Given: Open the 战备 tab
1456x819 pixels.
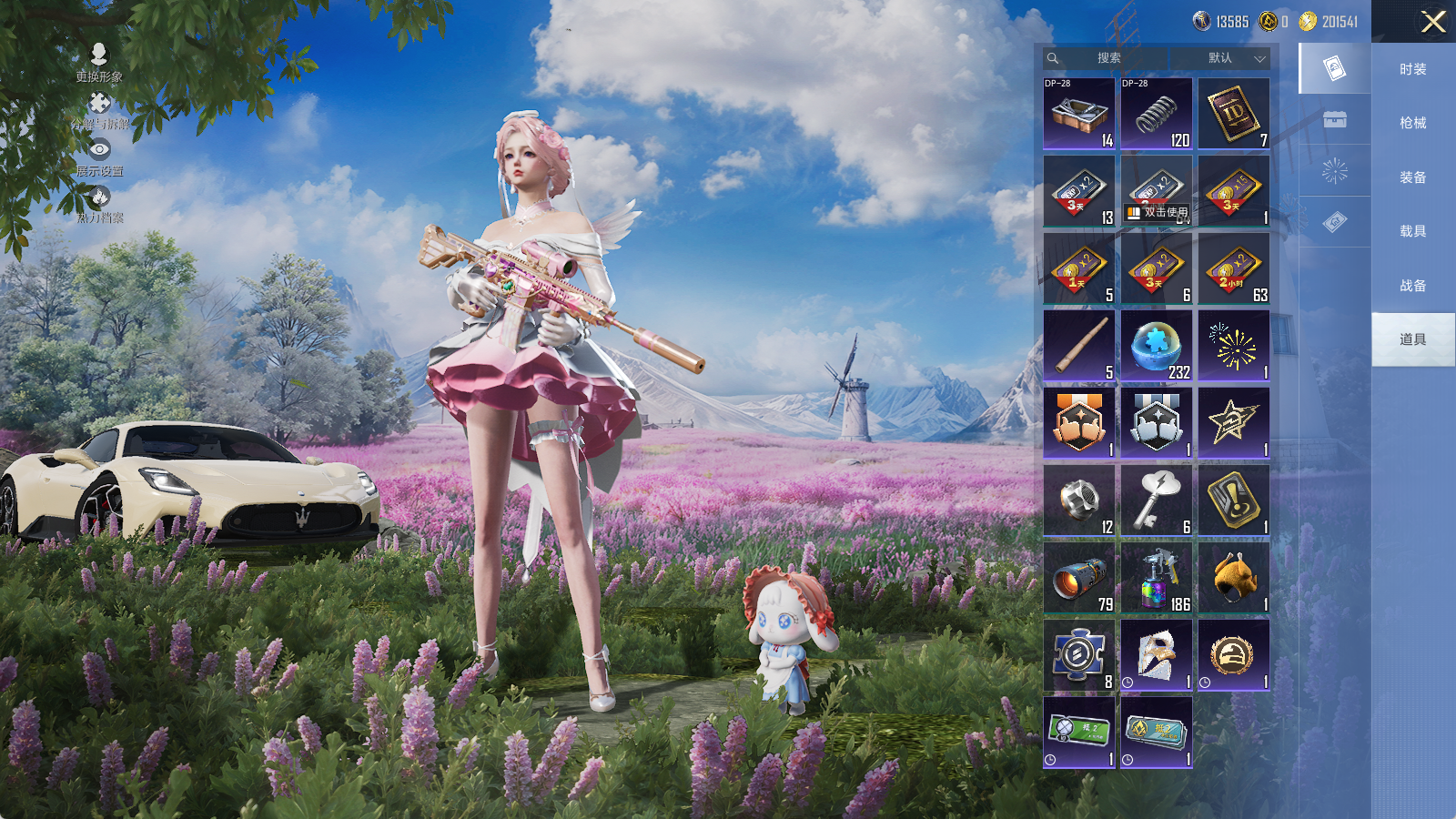Looking at the screenshot, I should [x=1412, y=286].
